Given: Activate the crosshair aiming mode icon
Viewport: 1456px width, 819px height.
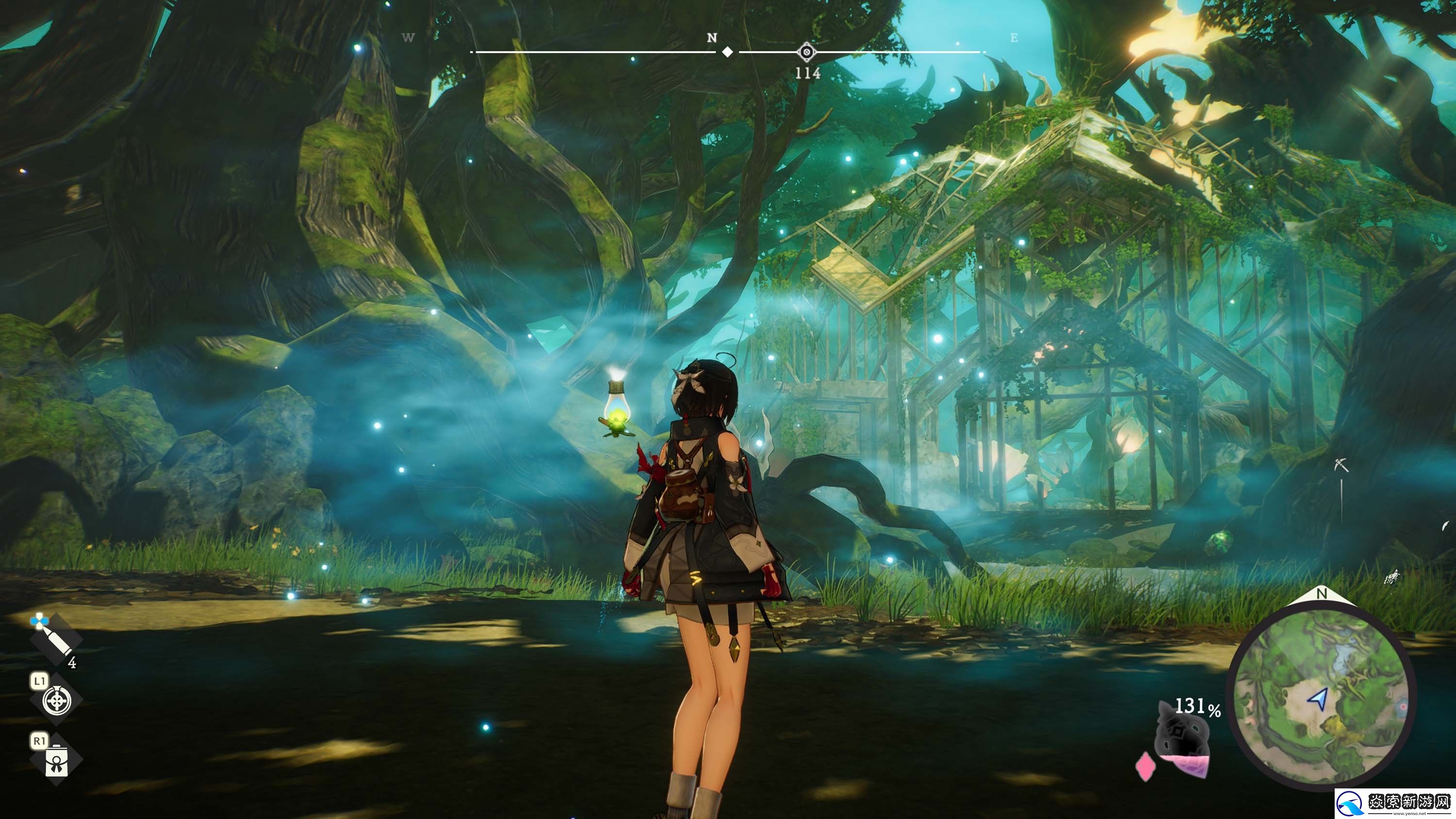Looking at the screenshot, I should coord(57,701).
